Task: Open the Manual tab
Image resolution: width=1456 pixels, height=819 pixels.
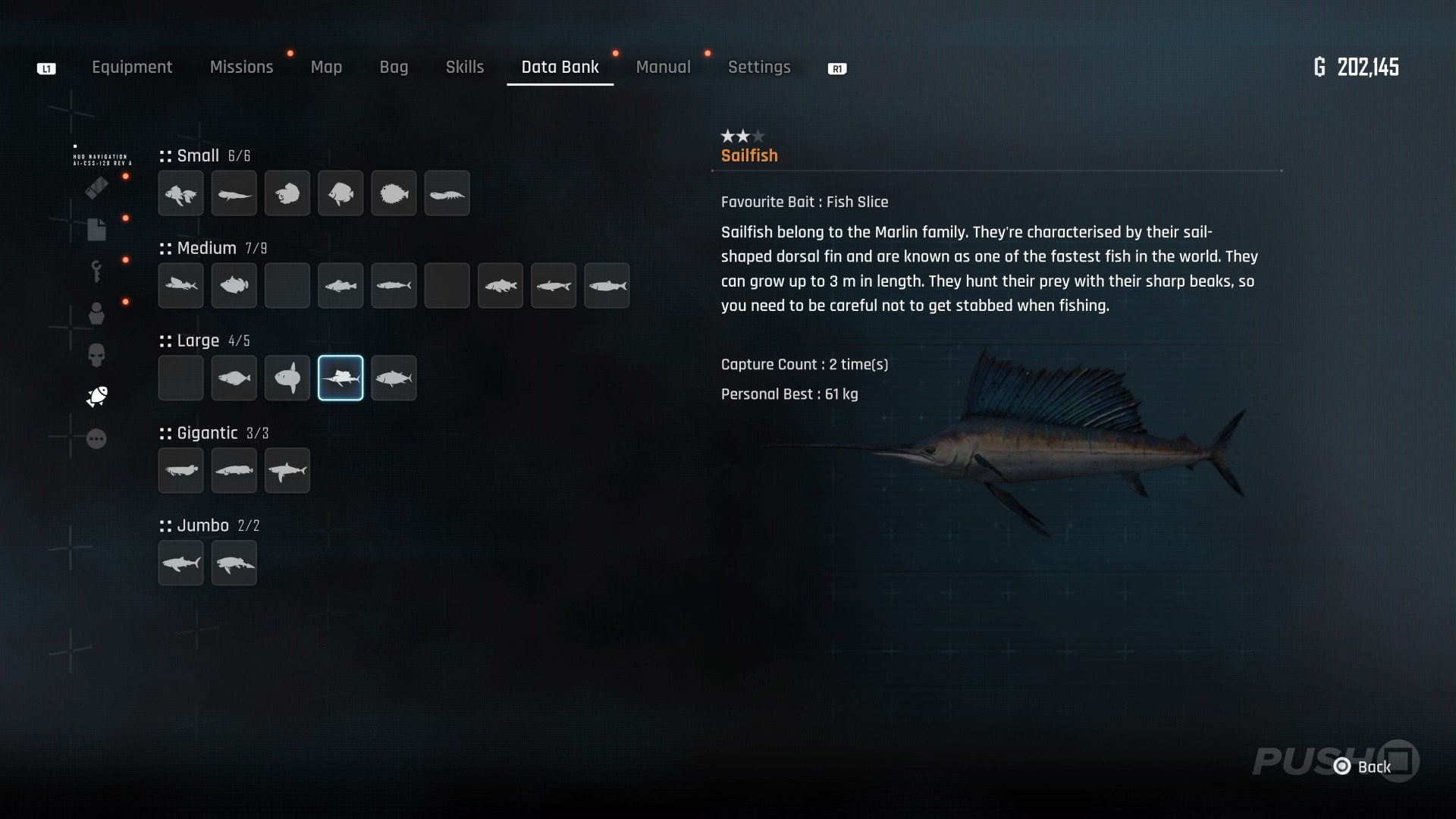Action: click(x=663, y=67)
